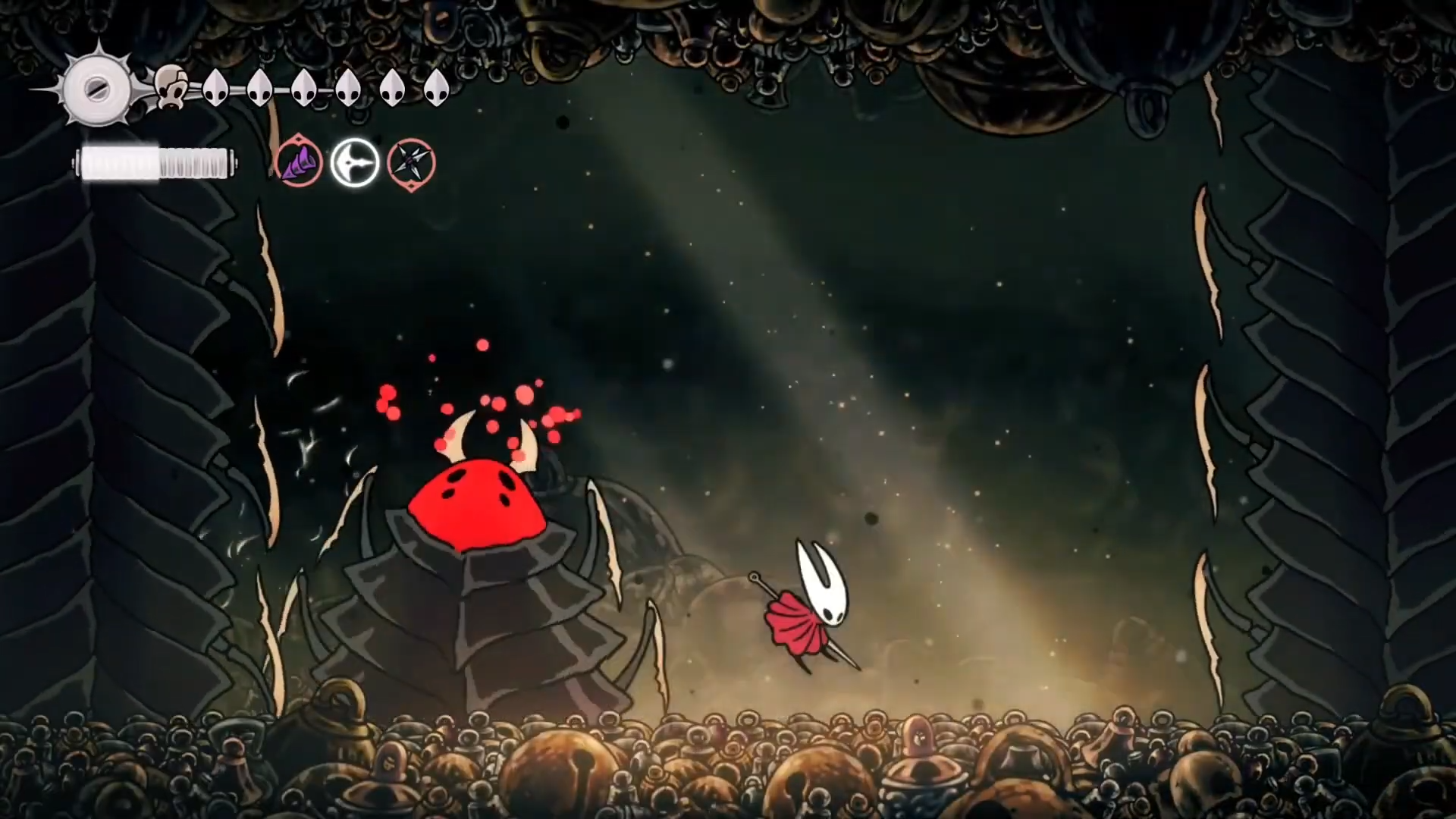Activate the white glowing silk skill icon

click(355, 163)
